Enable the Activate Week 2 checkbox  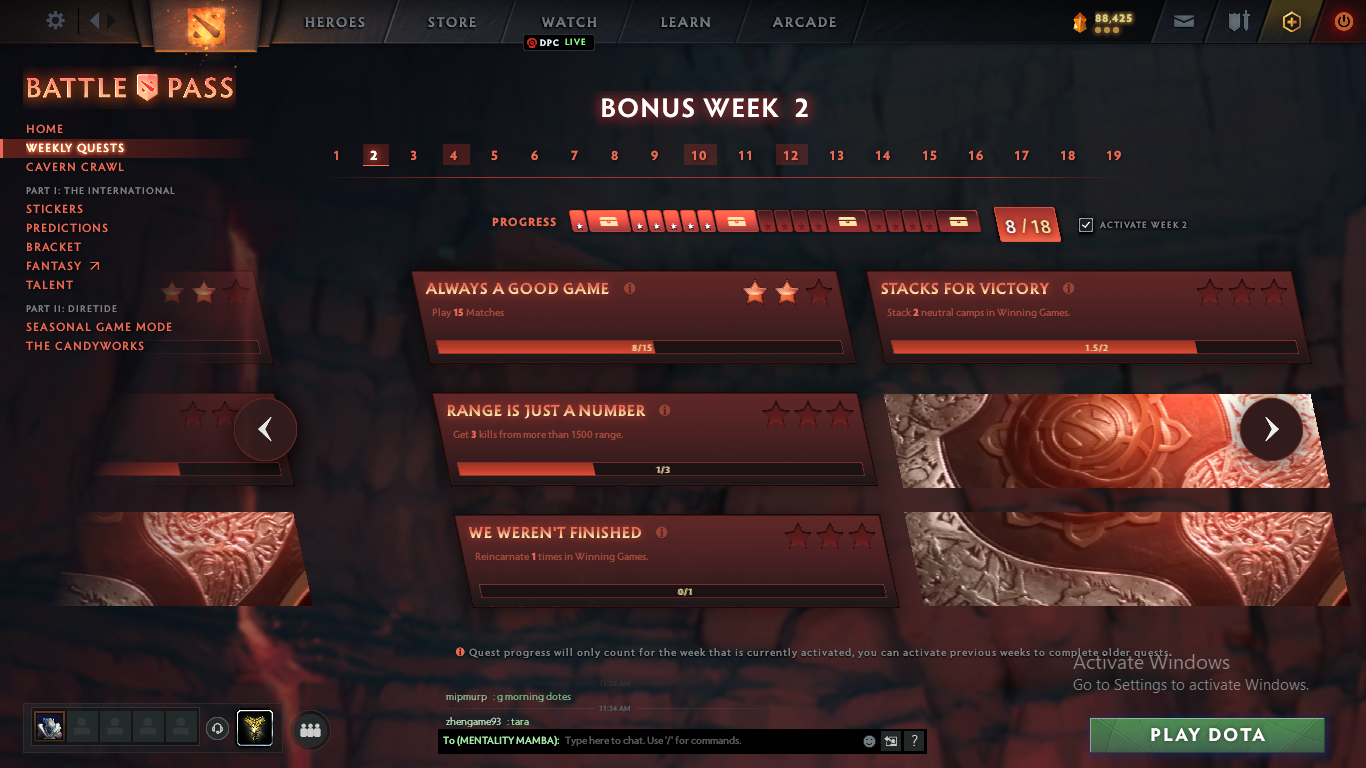tap(1086, 225)
